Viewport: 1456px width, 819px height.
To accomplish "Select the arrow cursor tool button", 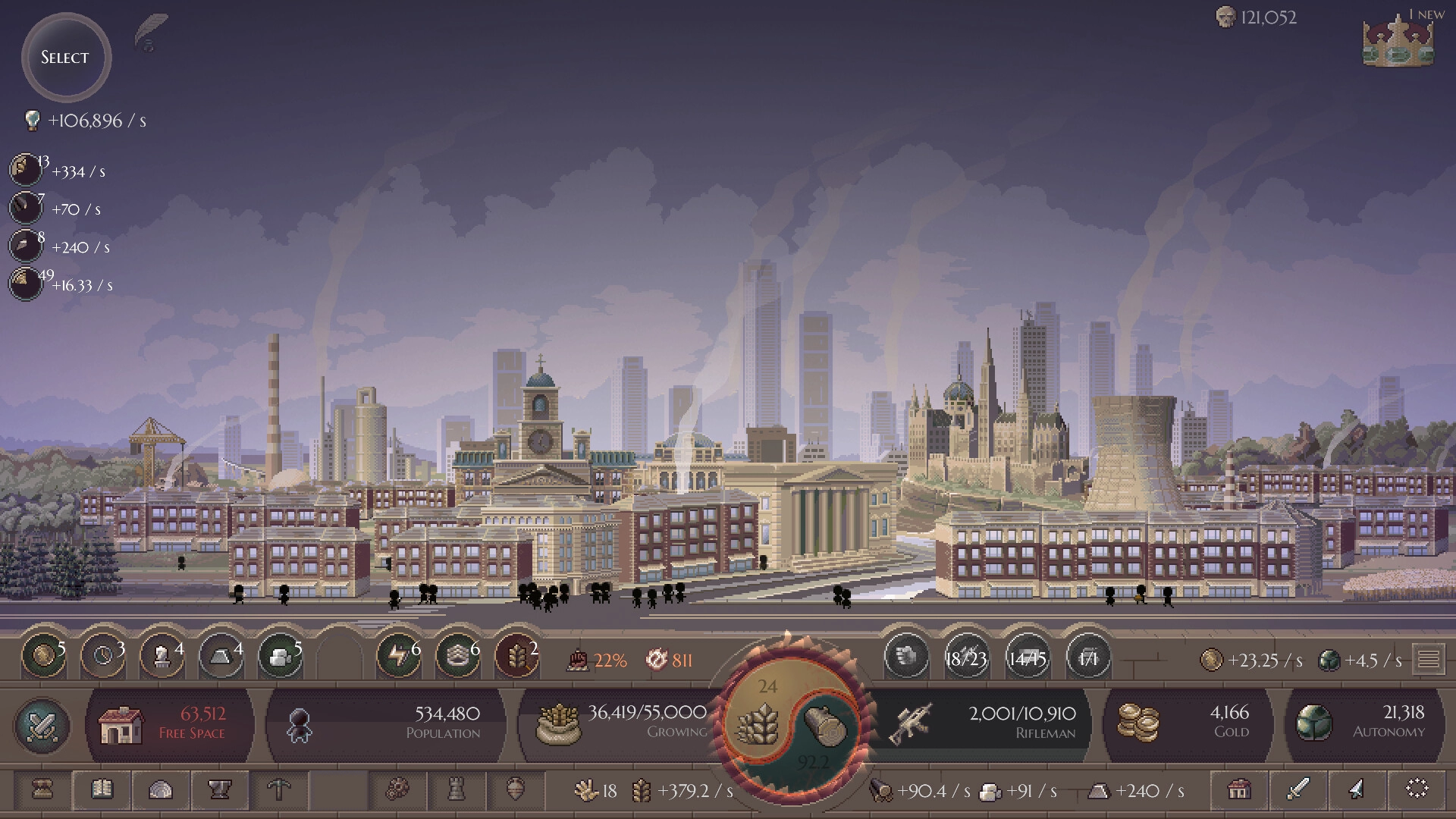I will point(1357,790).
